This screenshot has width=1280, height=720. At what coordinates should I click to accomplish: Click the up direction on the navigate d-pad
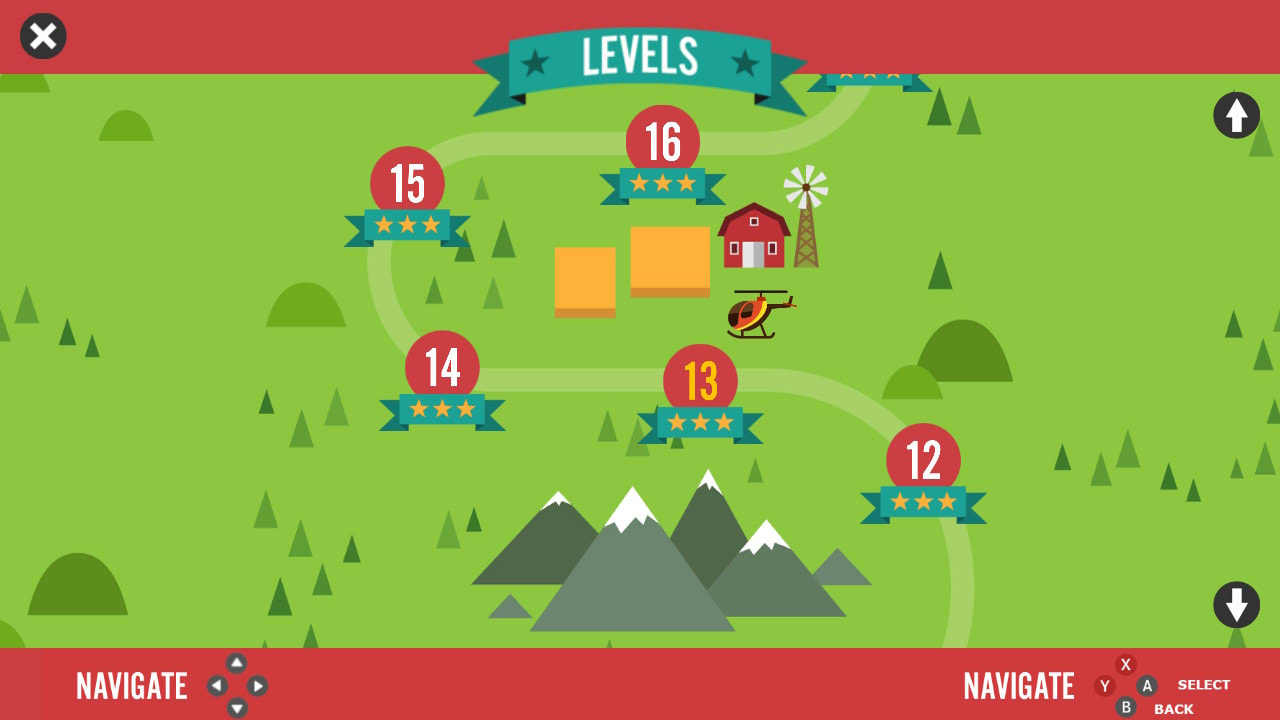[236, 663]
